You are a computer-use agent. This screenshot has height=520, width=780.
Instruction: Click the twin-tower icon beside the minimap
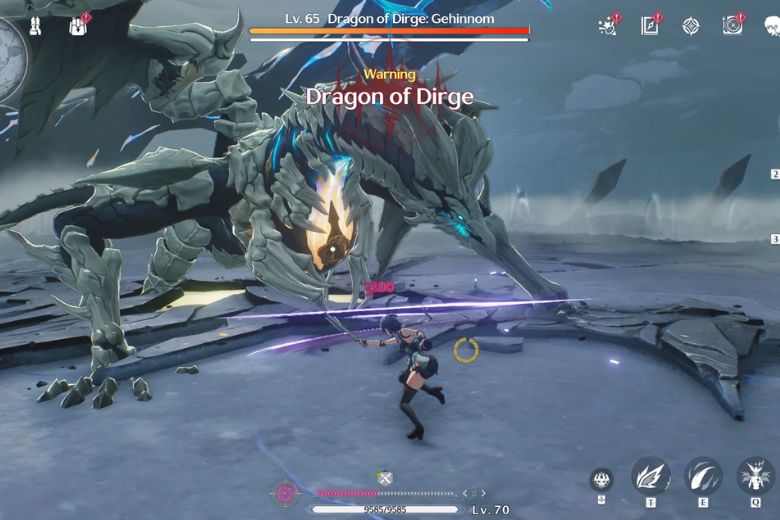37,26
